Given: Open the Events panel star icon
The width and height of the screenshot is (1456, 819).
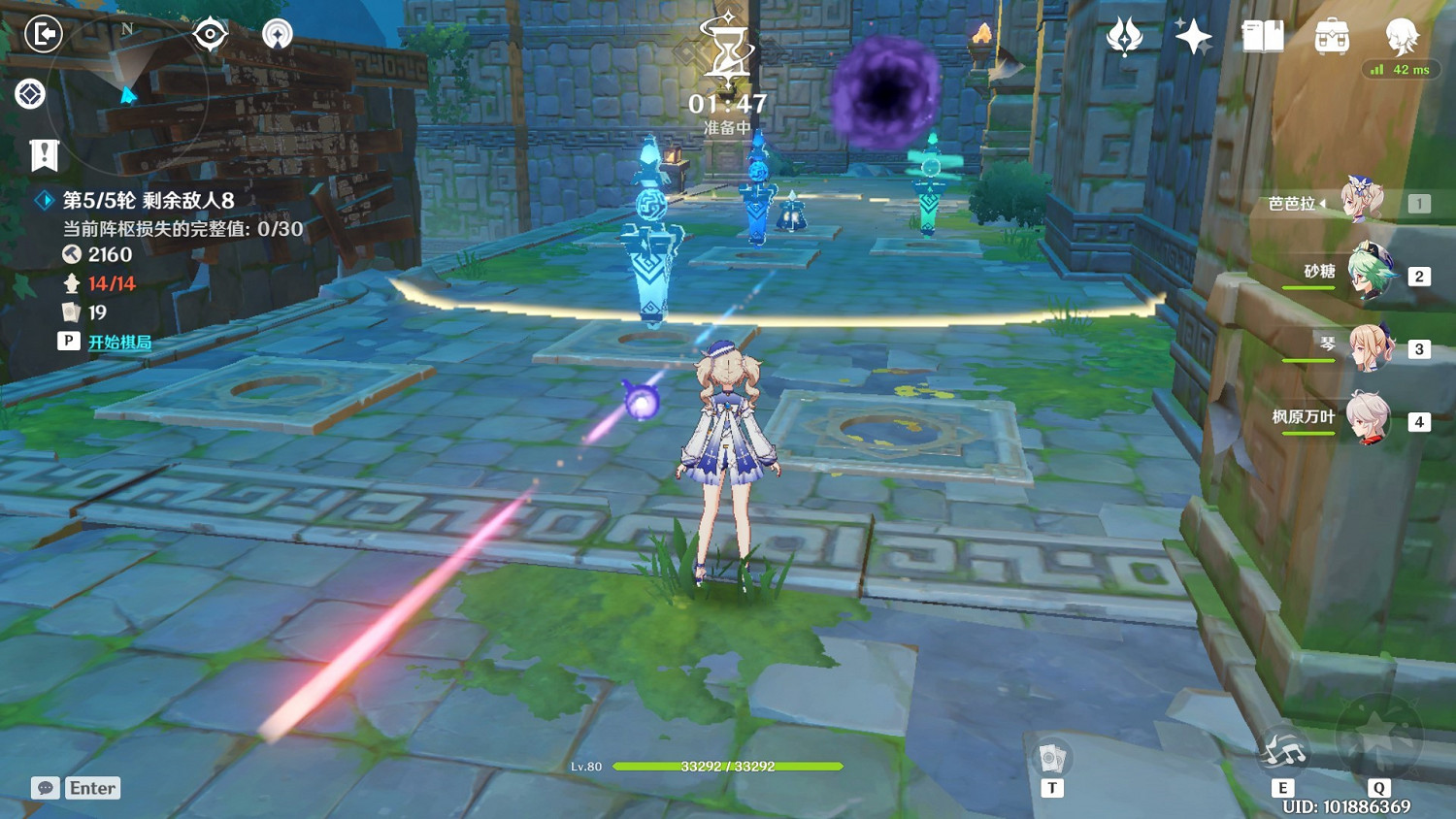Looking at the screenshot, I should (1193, 35).
